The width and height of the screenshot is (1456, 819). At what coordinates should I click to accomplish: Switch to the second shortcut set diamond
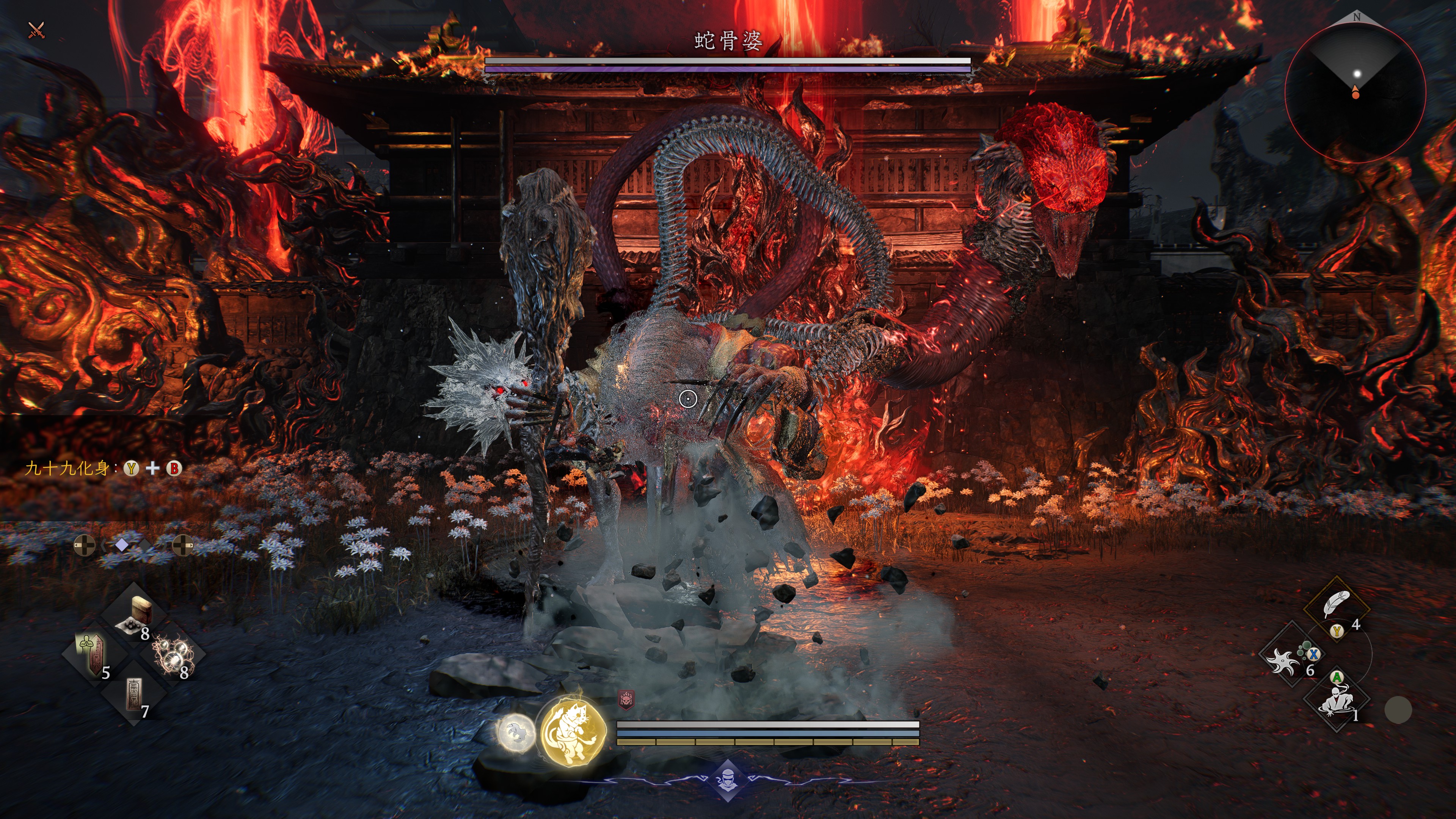[x=145, y=546]
